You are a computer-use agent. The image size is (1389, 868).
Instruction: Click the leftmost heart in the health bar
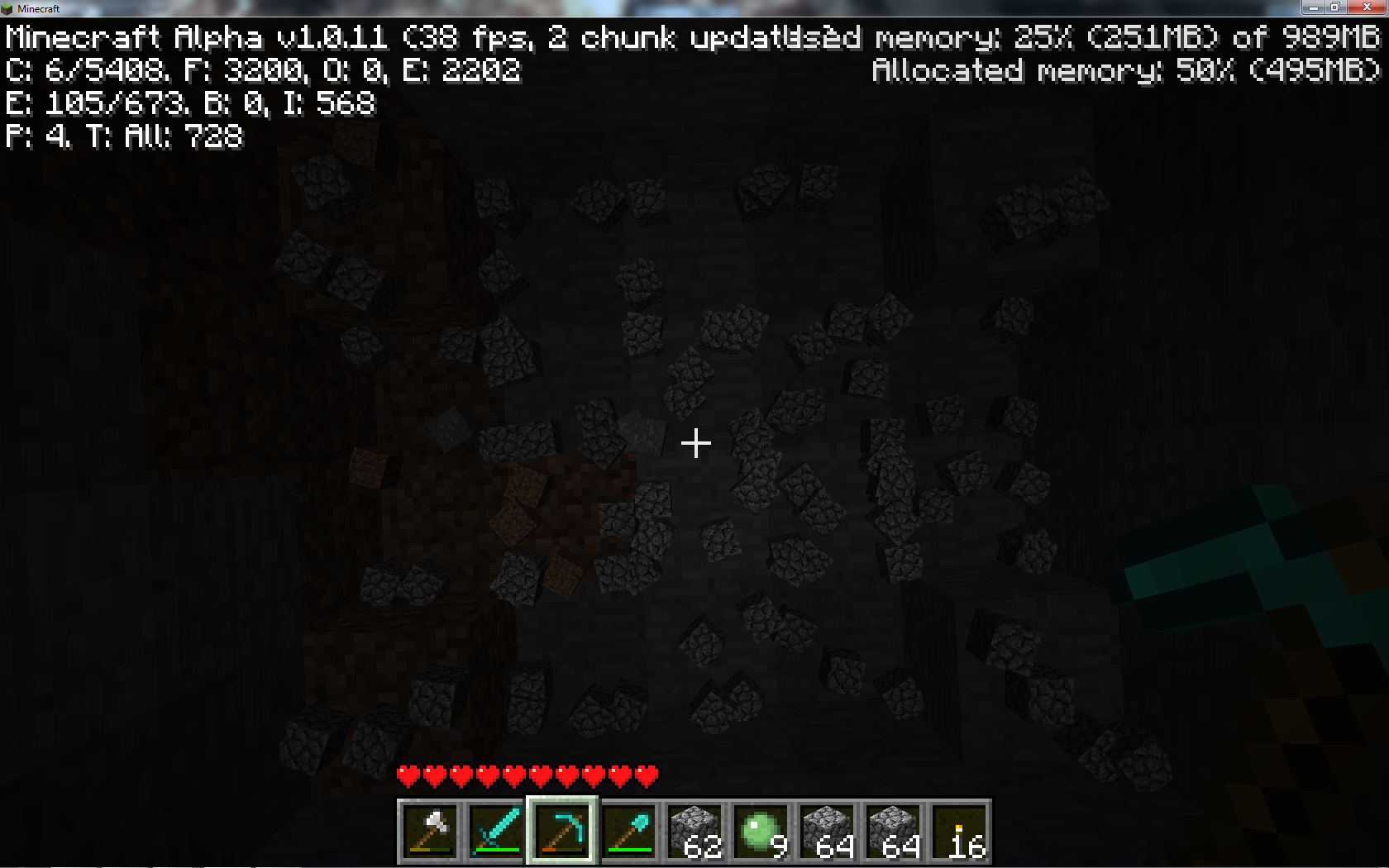(407, 776)
